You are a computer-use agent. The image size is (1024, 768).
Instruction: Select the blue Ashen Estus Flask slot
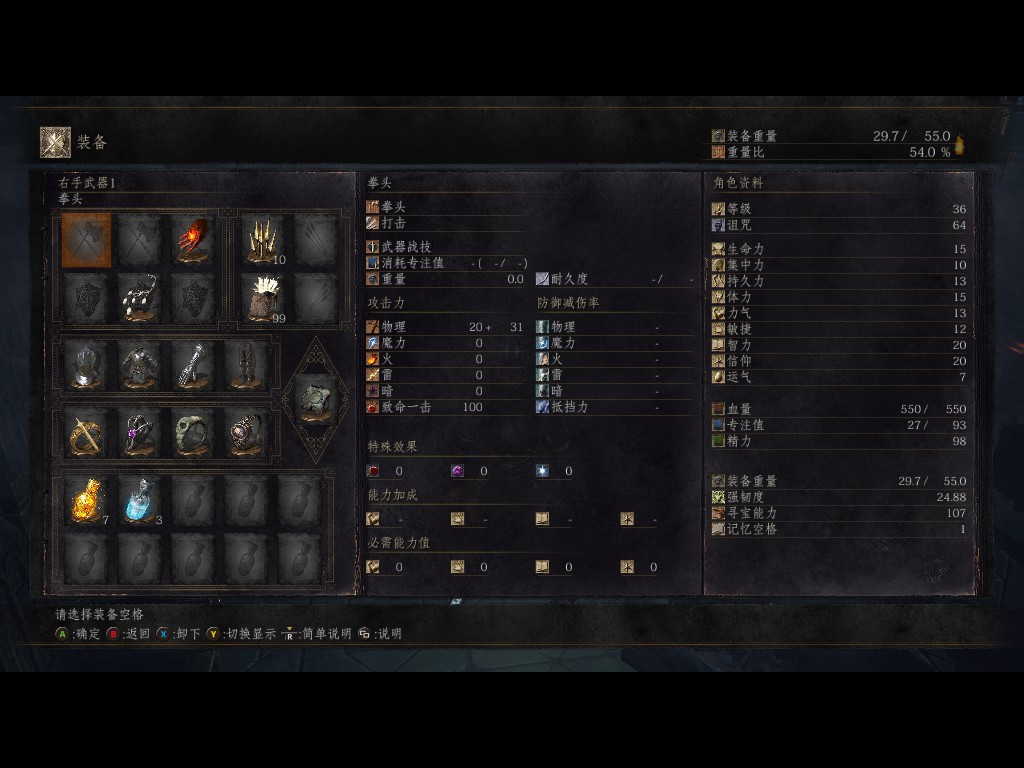point(141,500)
